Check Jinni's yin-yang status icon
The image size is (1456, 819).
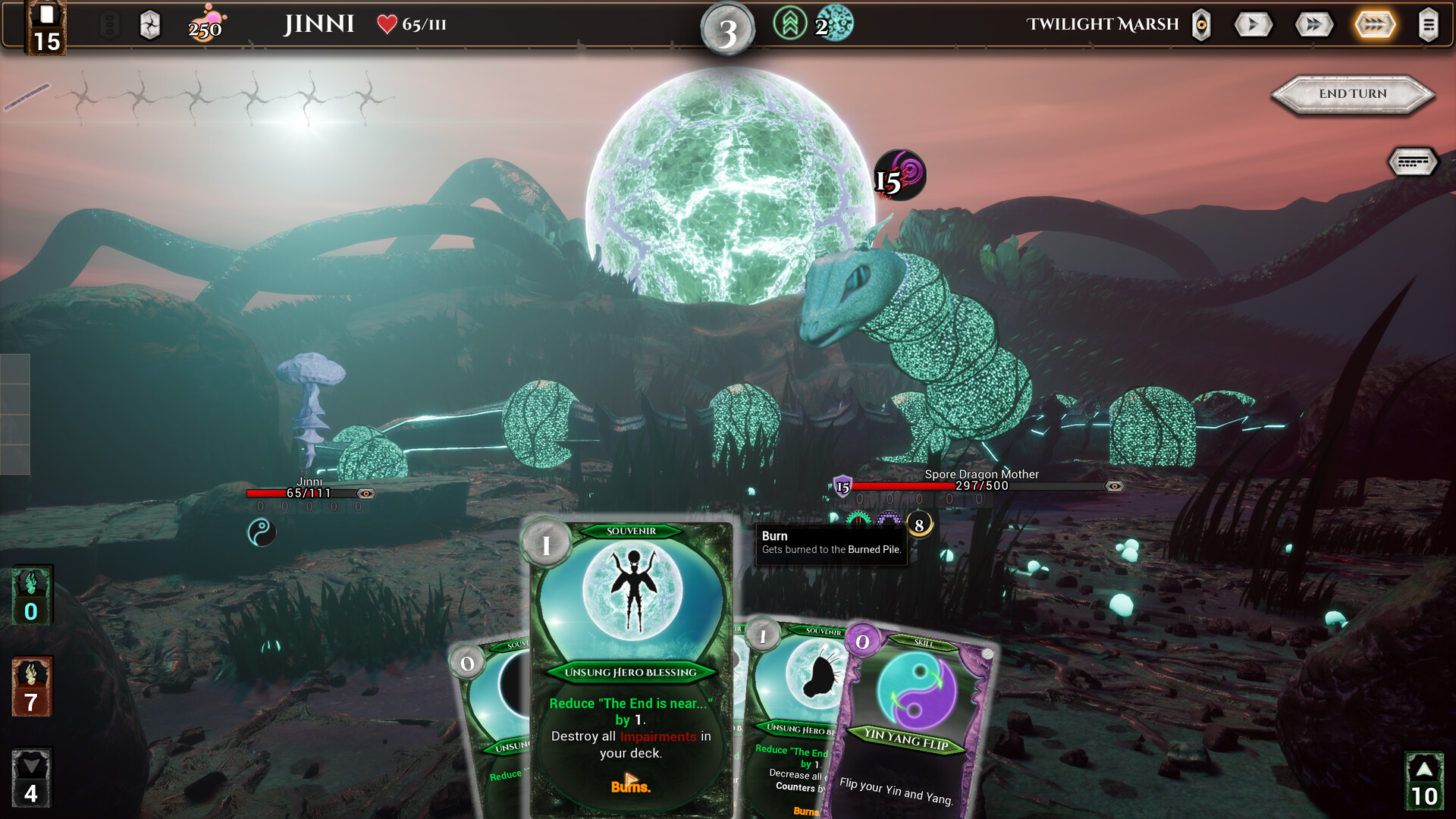click(261, 532)
